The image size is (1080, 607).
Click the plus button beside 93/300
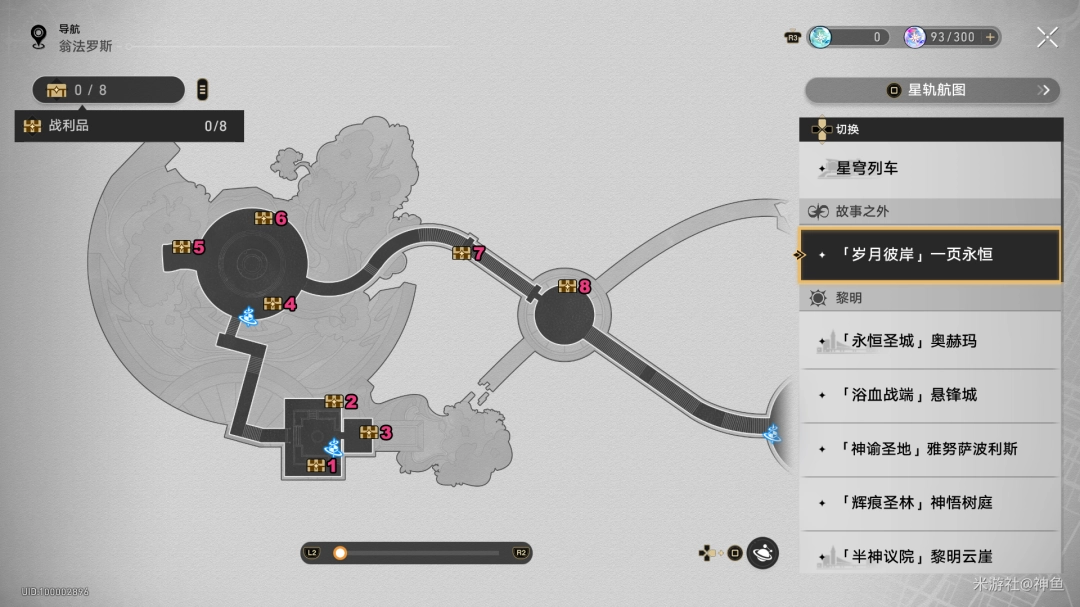990,37
